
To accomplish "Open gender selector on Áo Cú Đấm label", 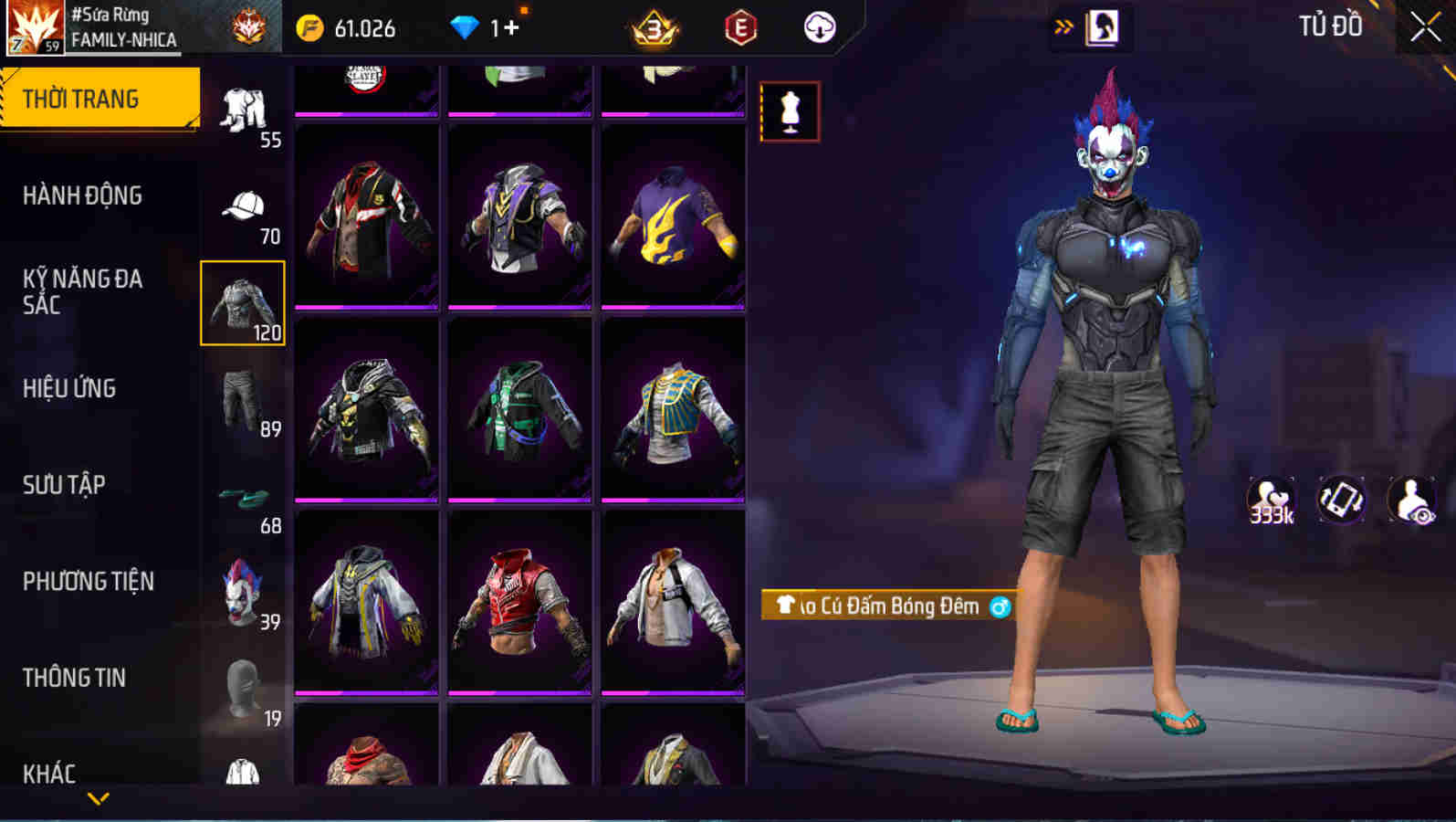I will 999,606.
